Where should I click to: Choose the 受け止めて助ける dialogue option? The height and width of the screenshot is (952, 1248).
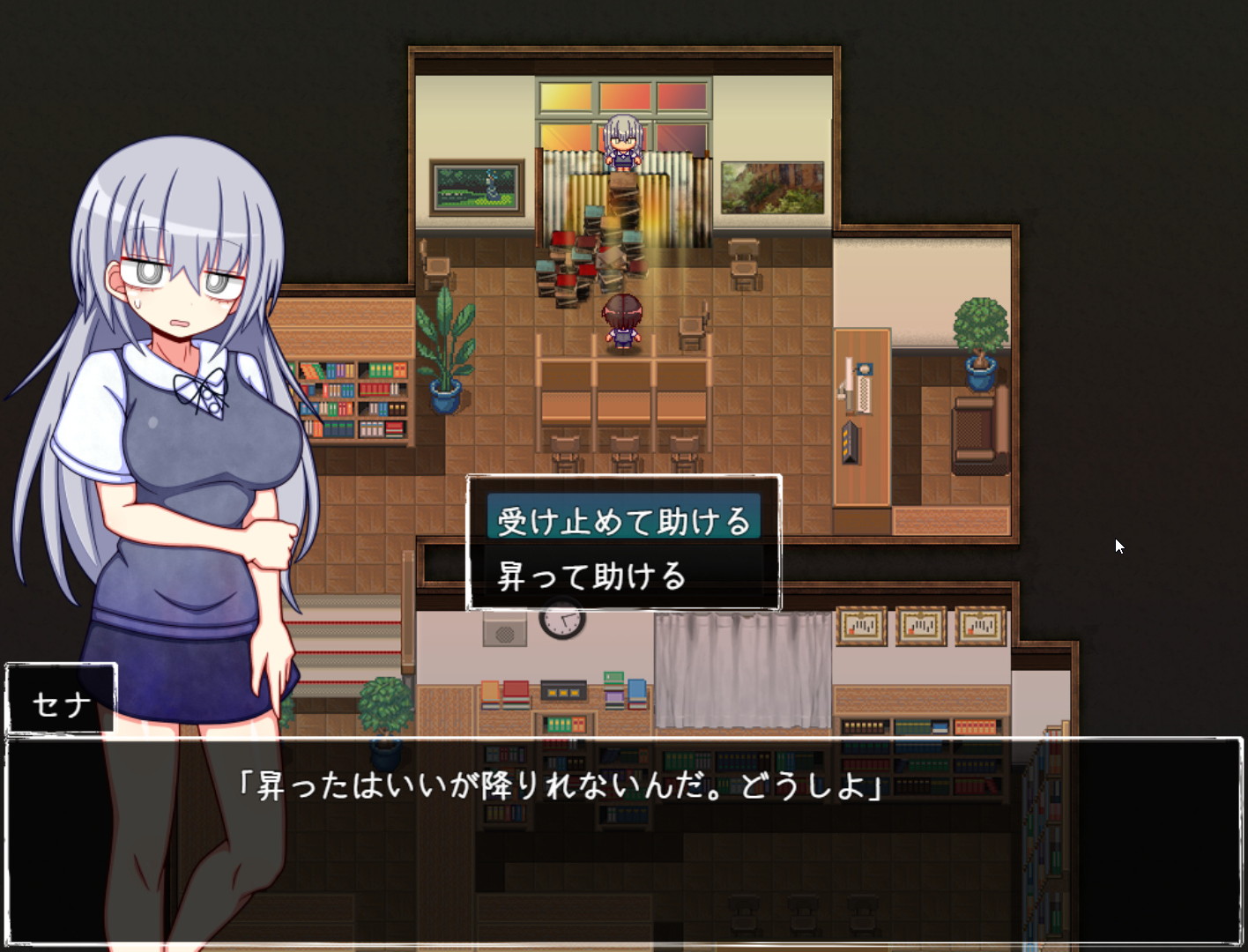coord(623,521)
